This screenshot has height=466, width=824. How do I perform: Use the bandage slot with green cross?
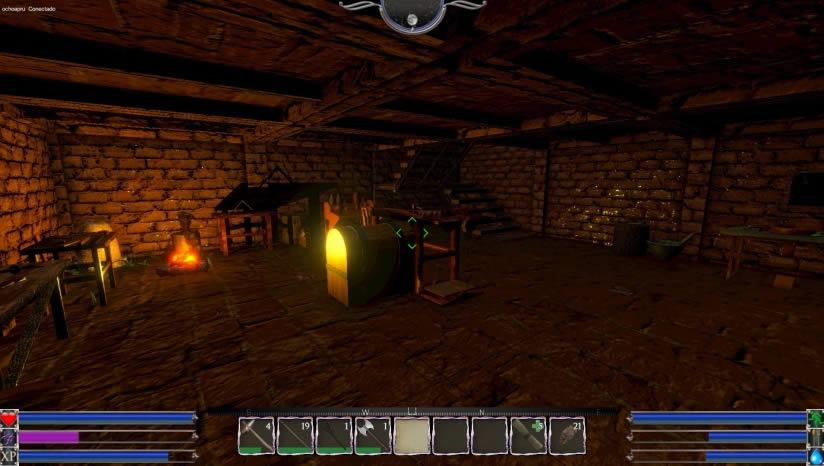pyautogui.click(x=528, y=436)
